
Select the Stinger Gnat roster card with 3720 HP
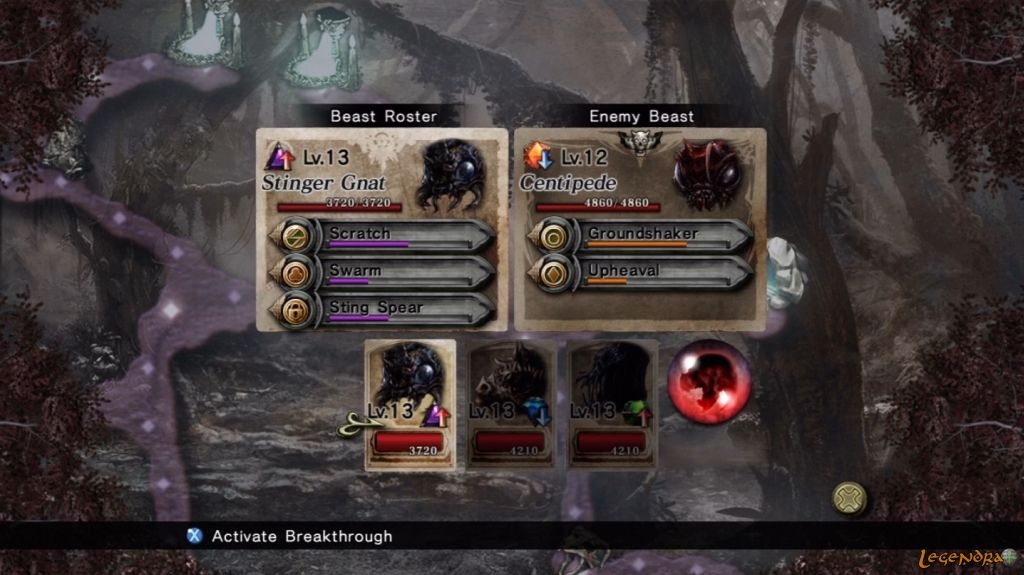410,405
